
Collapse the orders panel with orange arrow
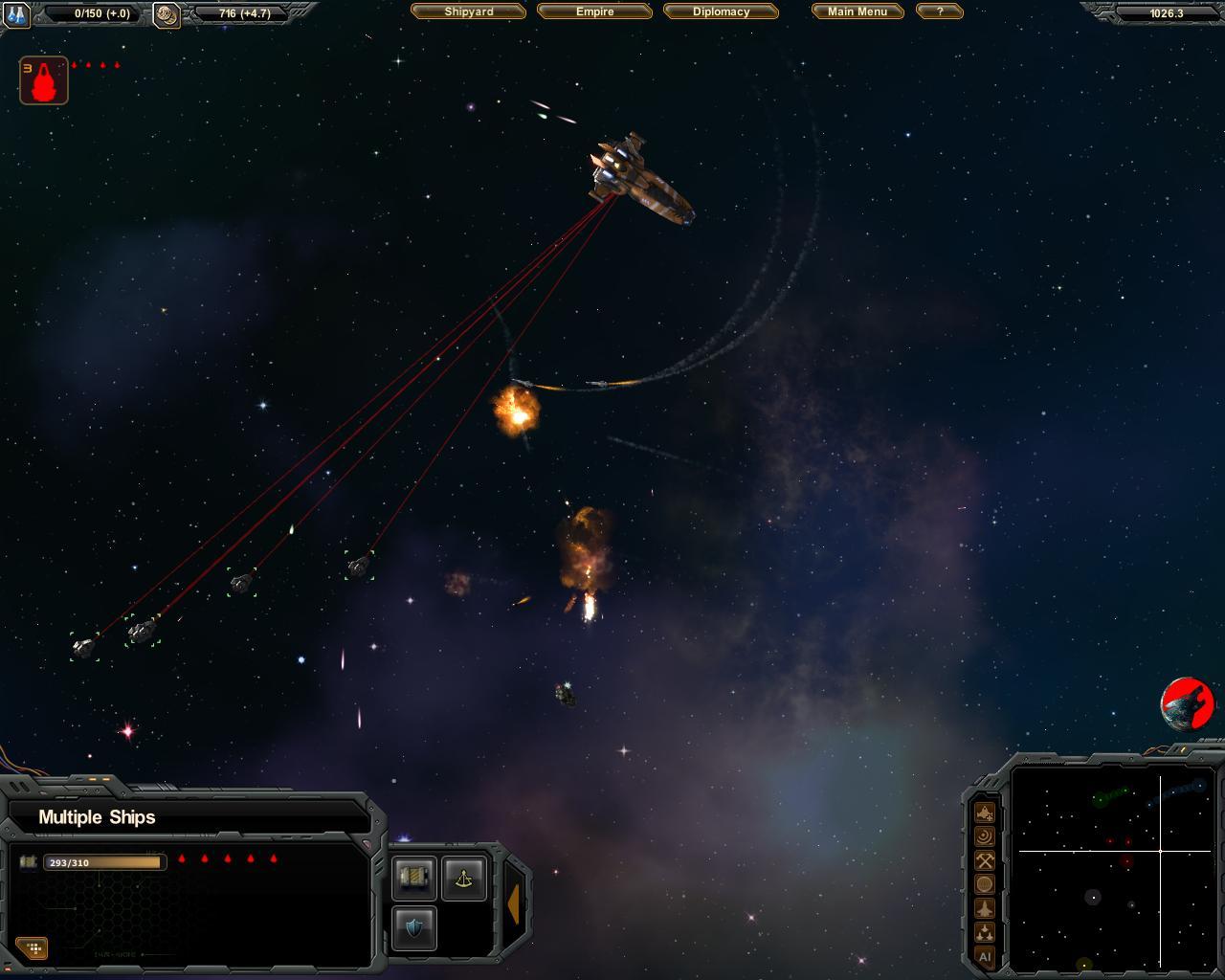[514, 903]
